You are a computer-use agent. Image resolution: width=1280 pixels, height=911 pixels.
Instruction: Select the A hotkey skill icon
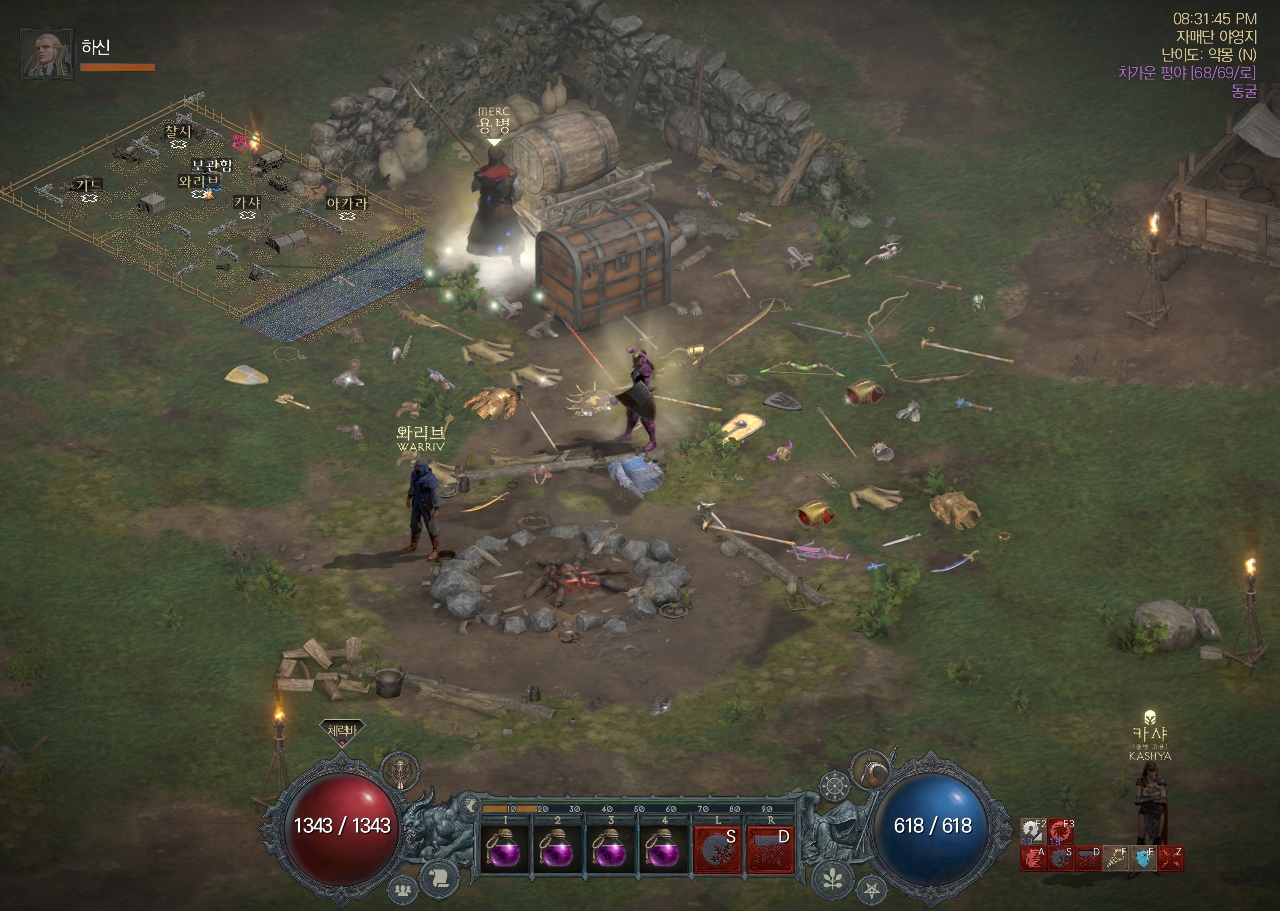tap(1033, 858)
